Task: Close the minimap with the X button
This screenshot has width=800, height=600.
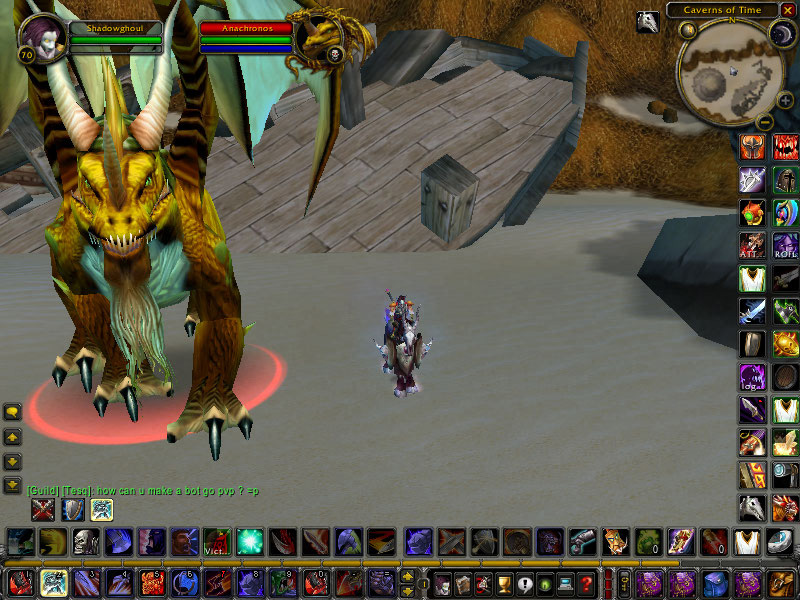Action: 788,10
